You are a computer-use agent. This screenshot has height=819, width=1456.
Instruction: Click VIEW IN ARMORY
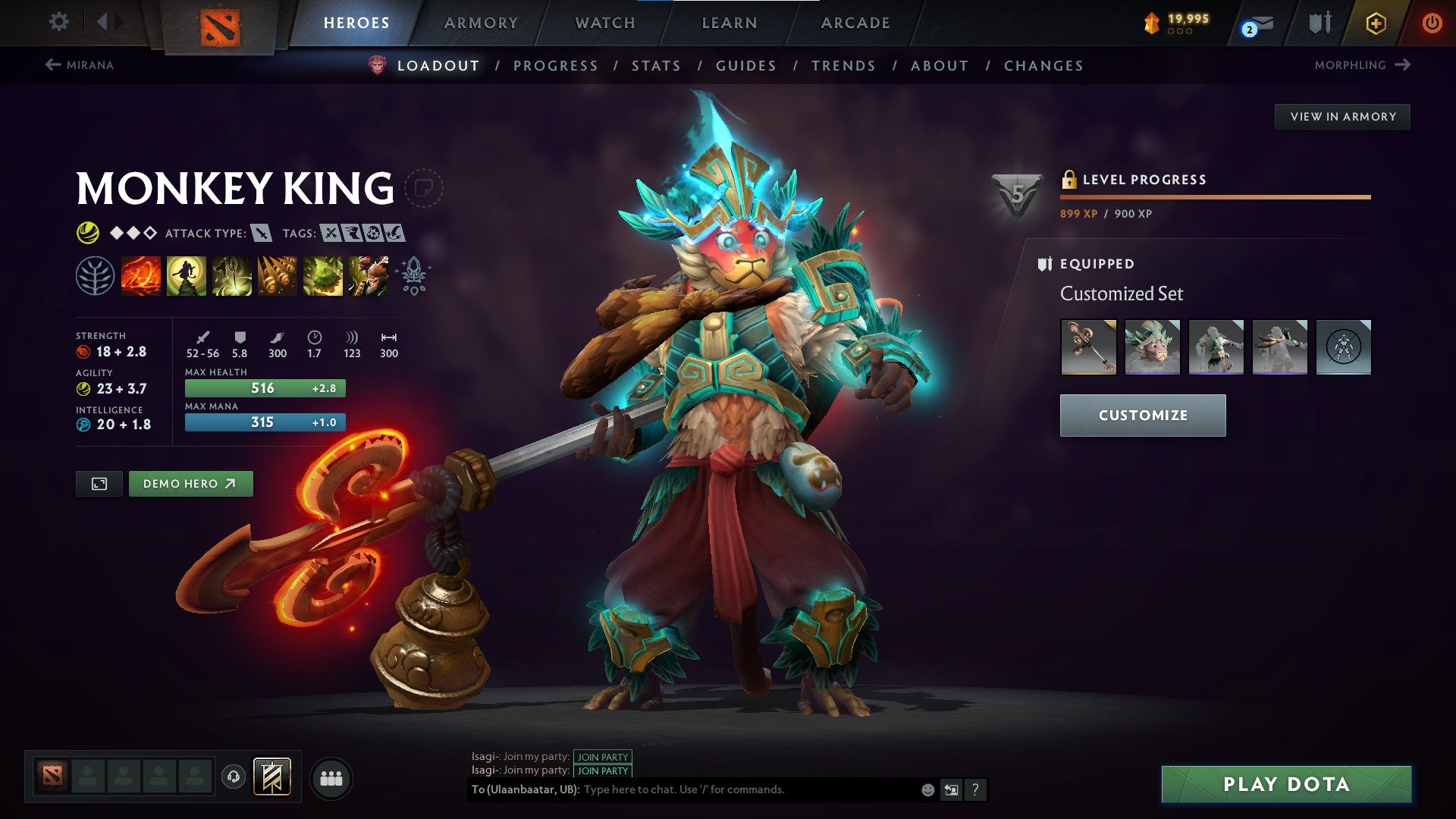click(1344, 116)
